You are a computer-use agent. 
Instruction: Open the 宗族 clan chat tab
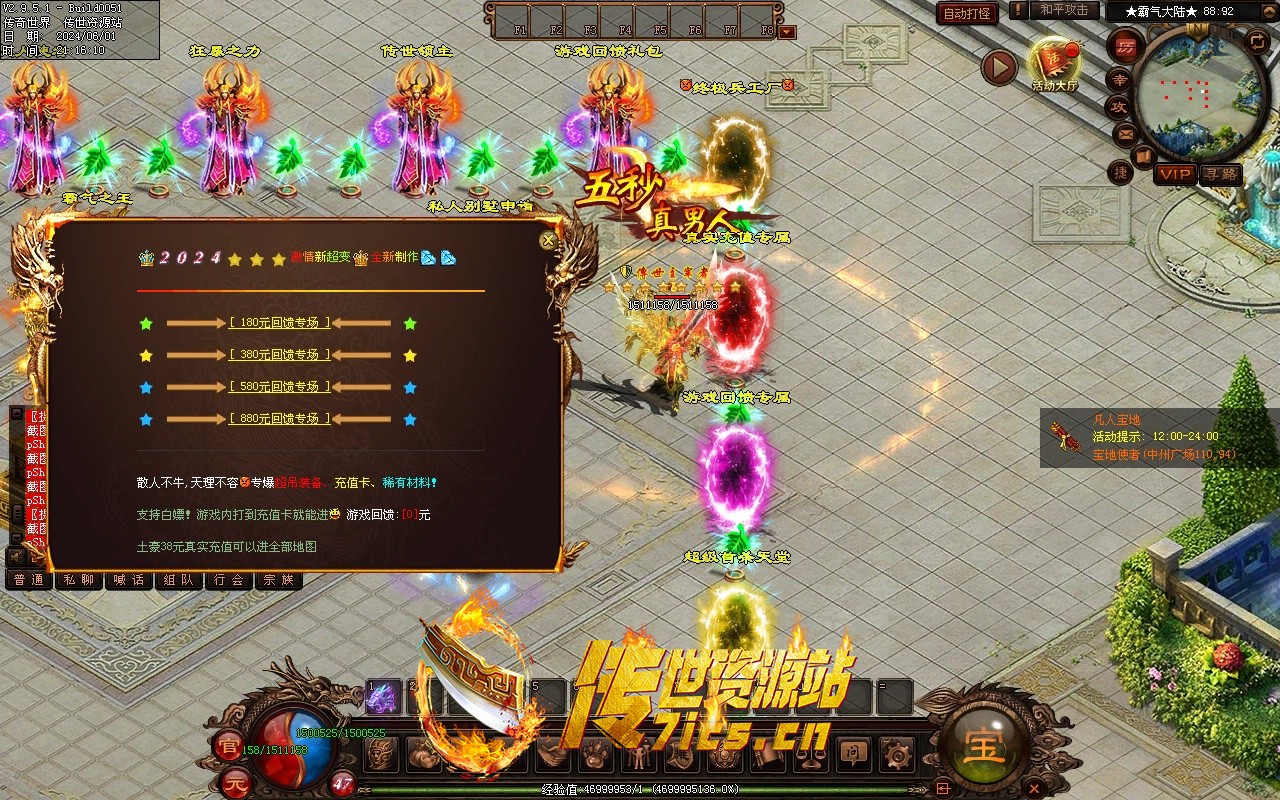click(x=279, y=580)
